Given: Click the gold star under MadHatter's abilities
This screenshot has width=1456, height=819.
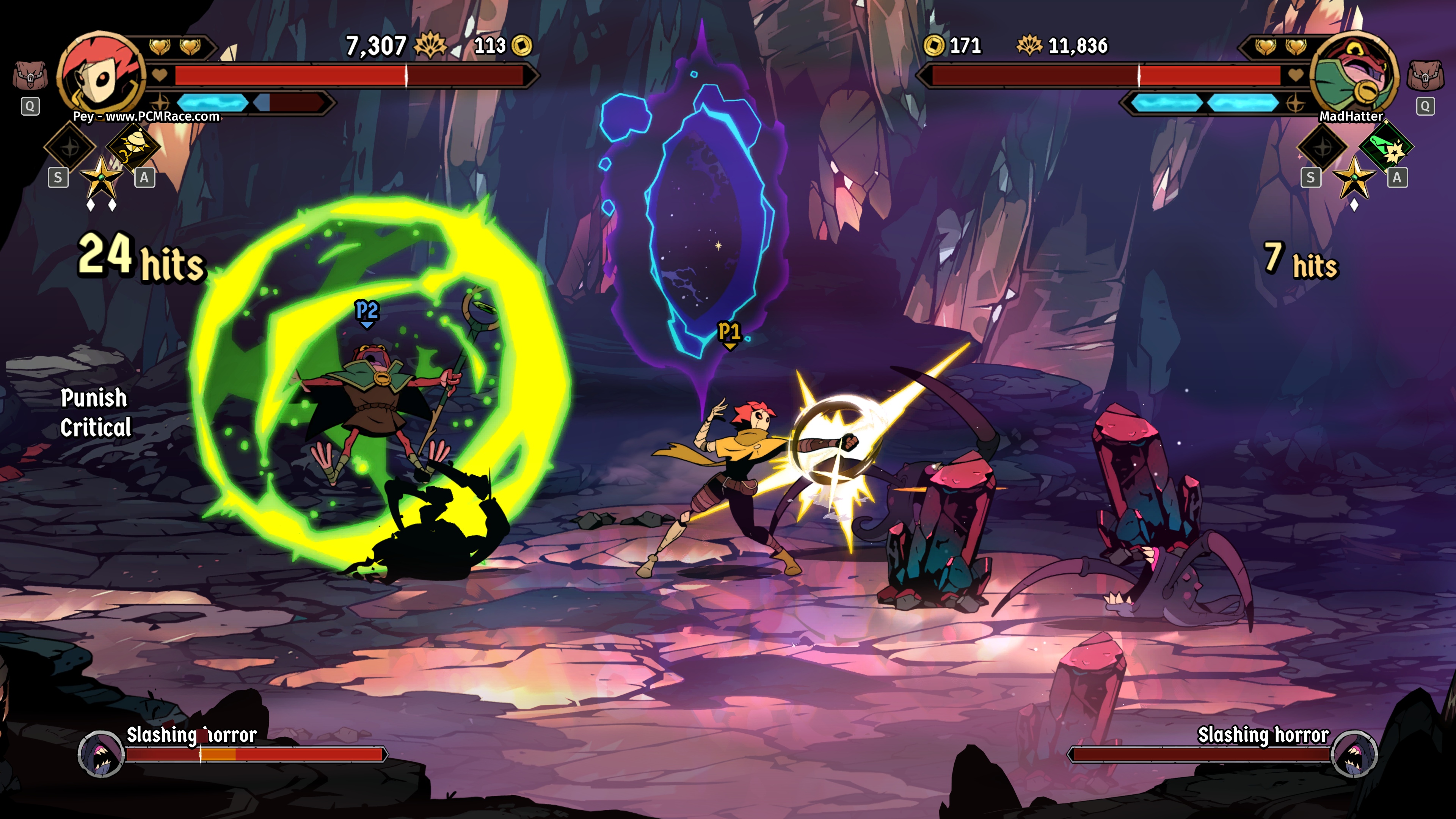Looking at the screenshot, I should point(1354,178).
